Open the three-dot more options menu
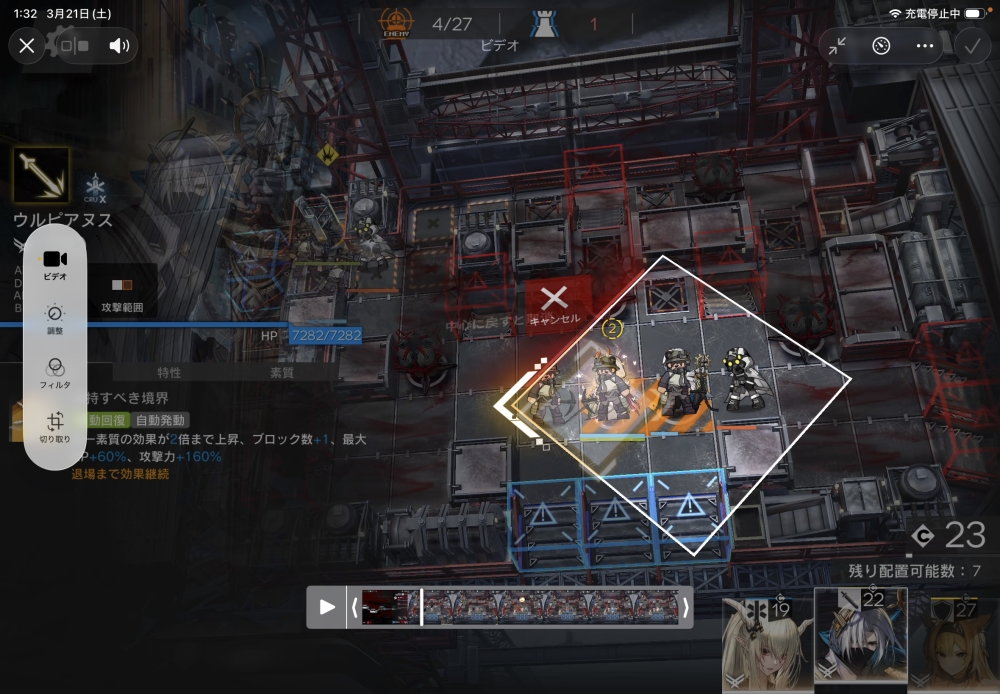Image resolution: width=1000 pixels, height=694 pixels. 925,45
